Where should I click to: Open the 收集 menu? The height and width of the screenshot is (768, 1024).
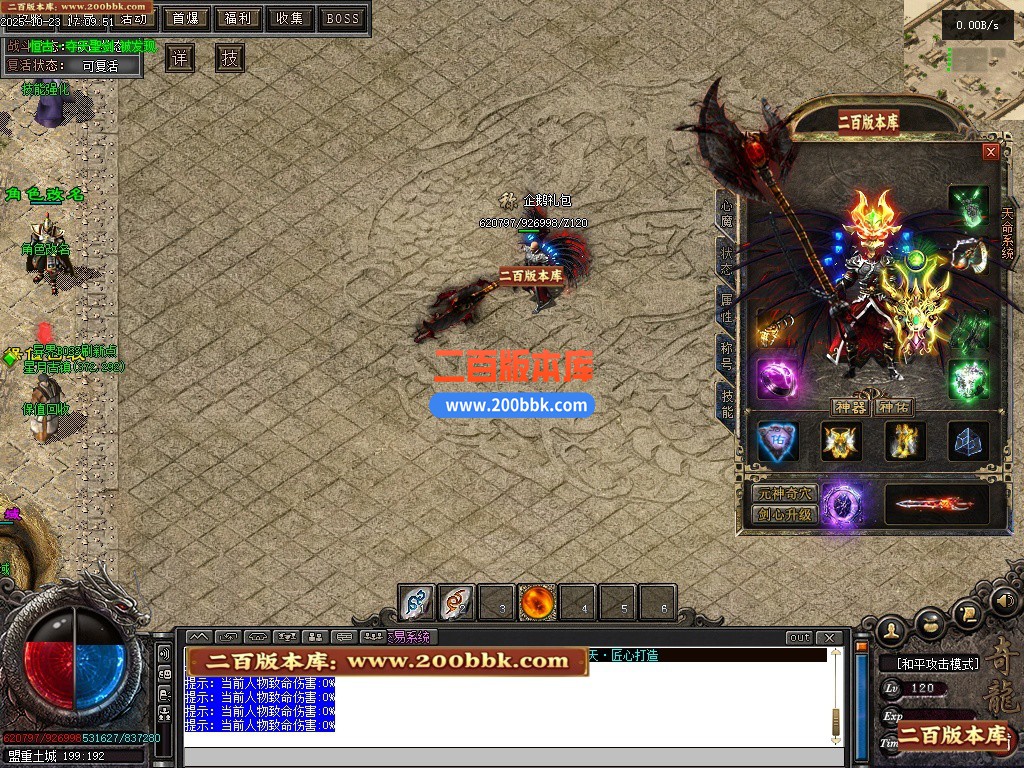290,18
